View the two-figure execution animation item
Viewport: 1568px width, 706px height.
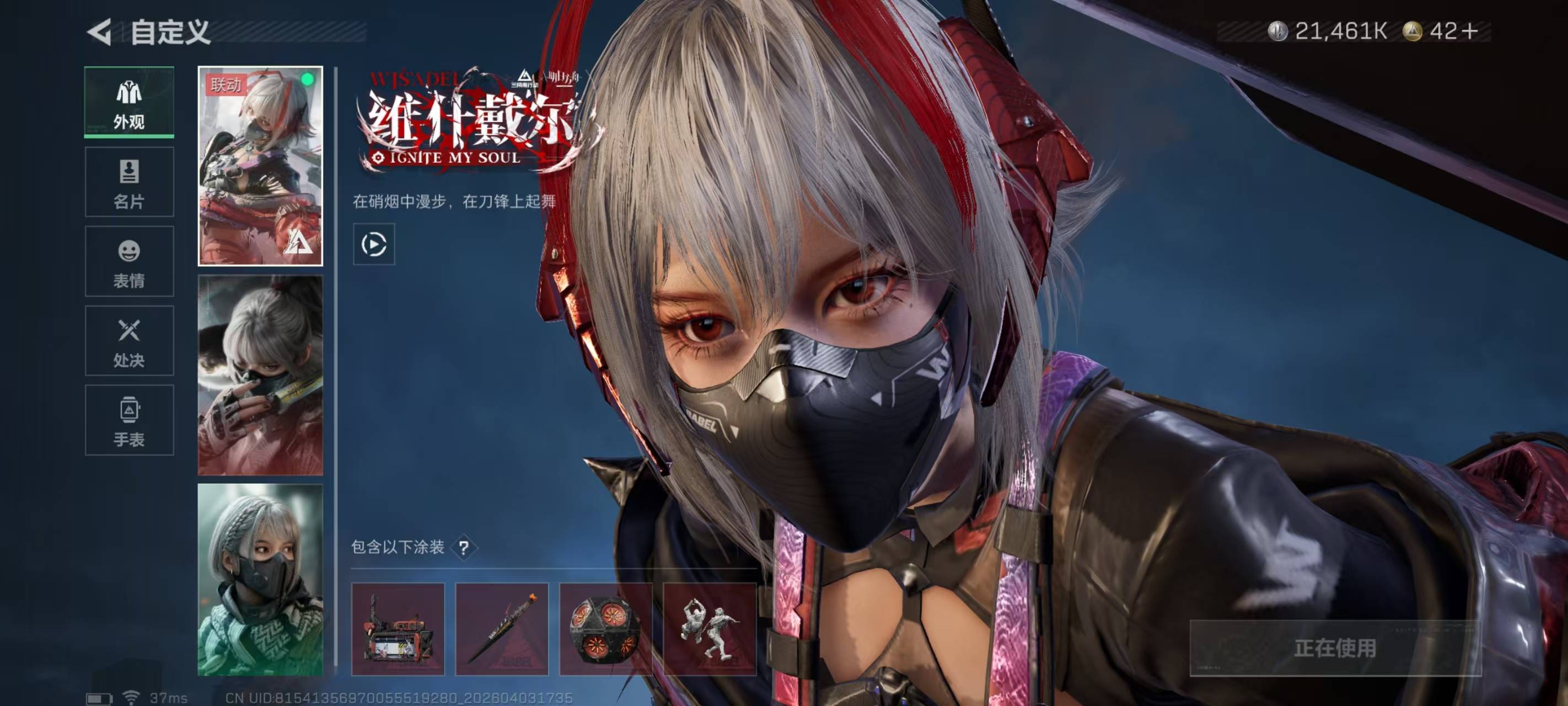pyautogui.click(x=709, y=629)
